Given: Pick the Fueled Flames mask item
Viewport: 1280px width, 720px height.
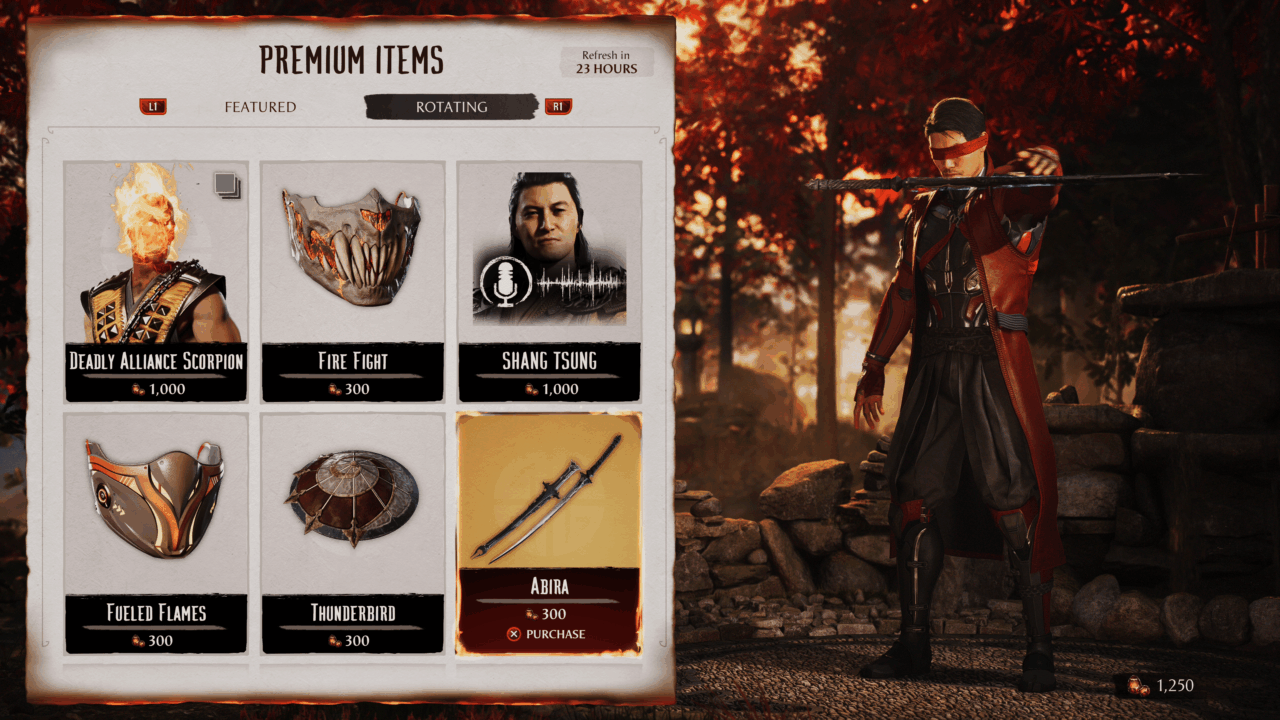Looking at the screenshot, I should 156,532.
